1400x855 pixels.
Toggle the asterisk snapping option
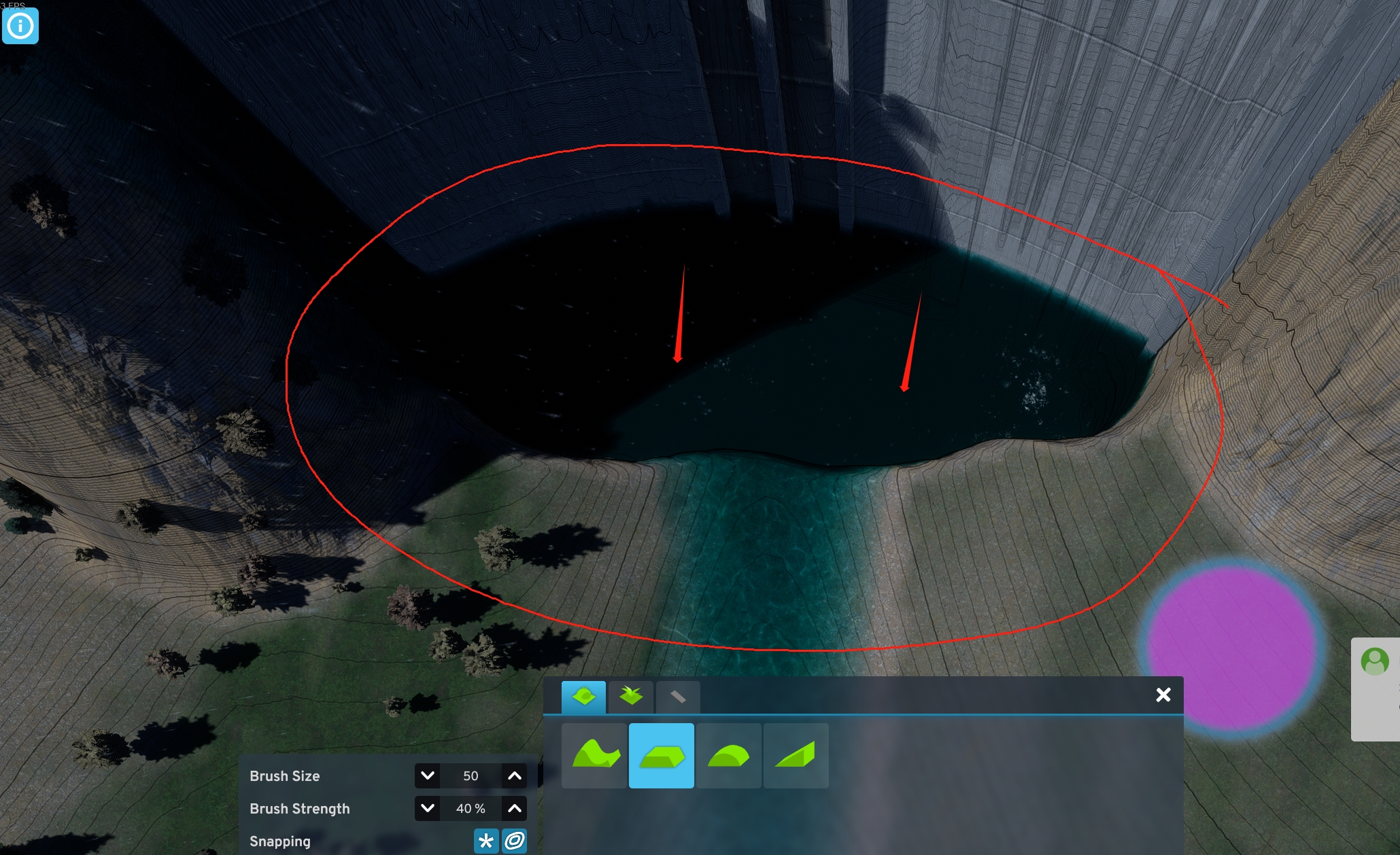(x=485, y=841)
